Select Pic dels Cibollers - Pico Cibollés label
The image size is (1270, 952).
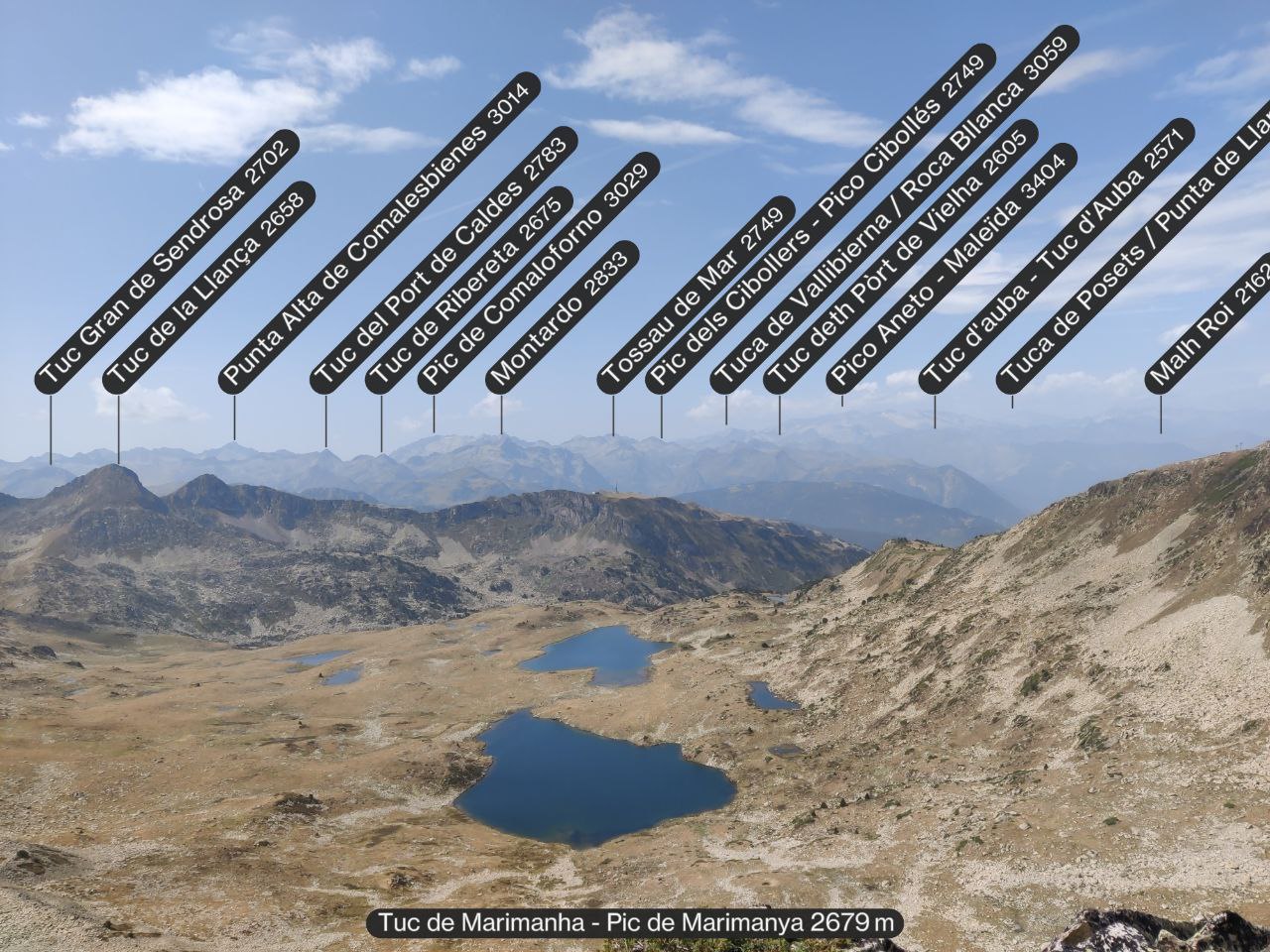click(820, 219)
